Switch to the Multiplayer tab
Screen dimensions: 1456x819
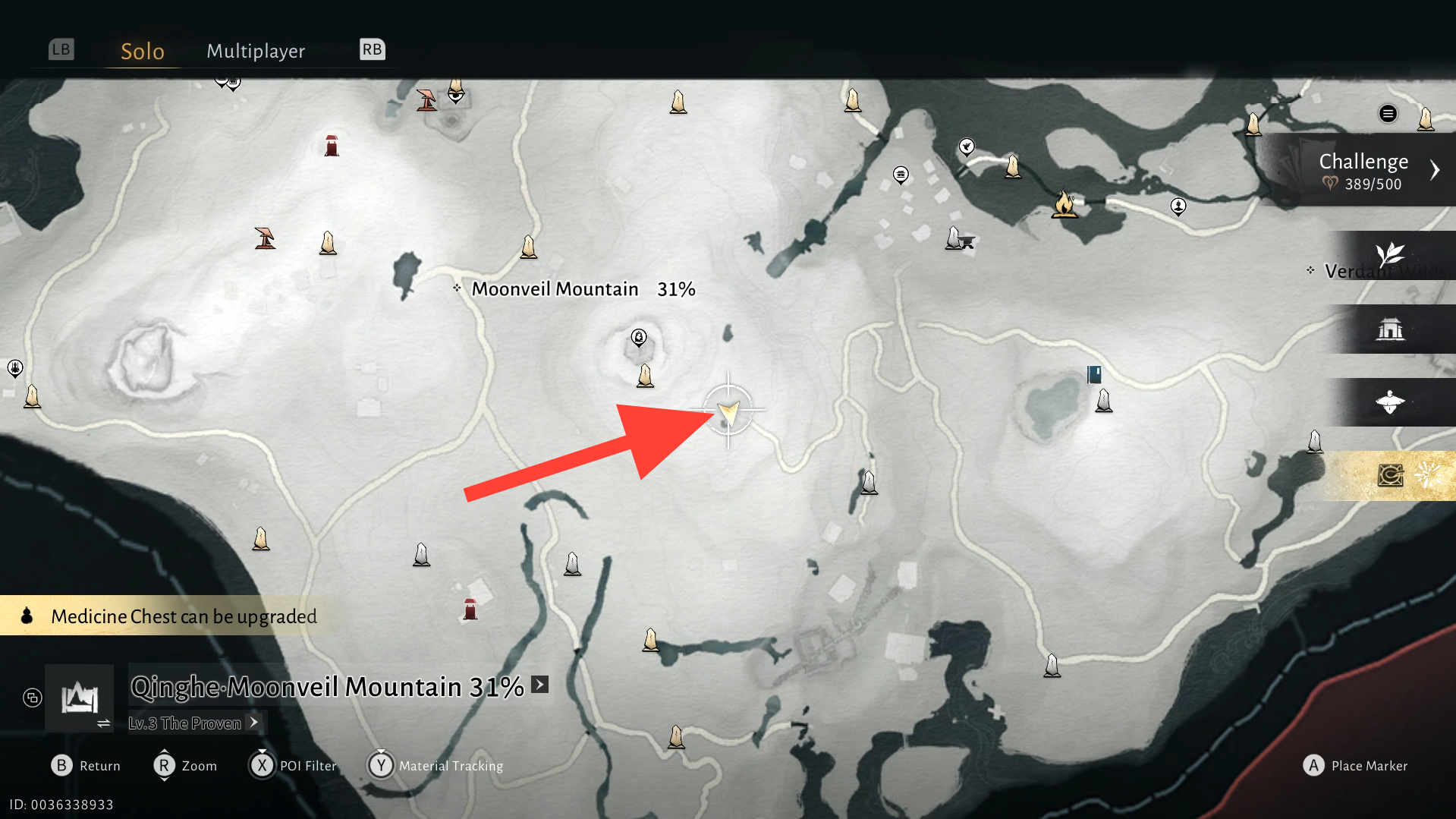pyautogui.click(x=256, y=51)
